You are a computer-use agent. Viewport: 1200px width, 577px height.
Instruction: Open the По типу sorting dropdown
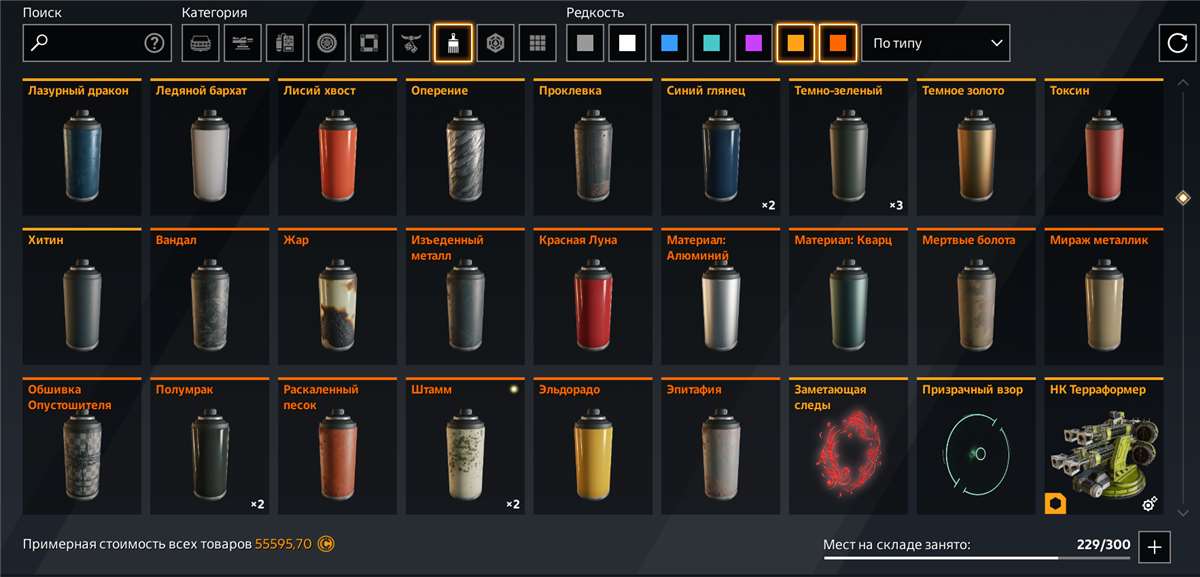pyautogui.click(x=935, y=43)
